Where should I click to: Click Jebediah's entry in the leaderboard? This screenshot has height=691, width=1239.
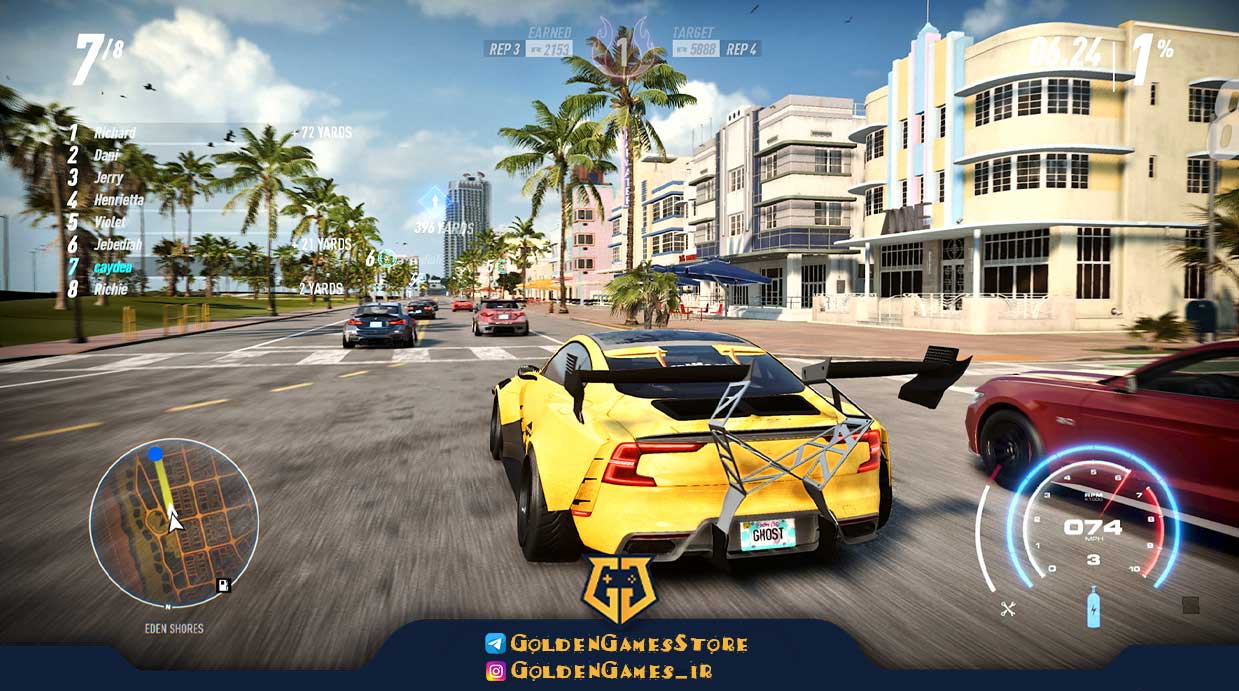[x=117, y=245]
